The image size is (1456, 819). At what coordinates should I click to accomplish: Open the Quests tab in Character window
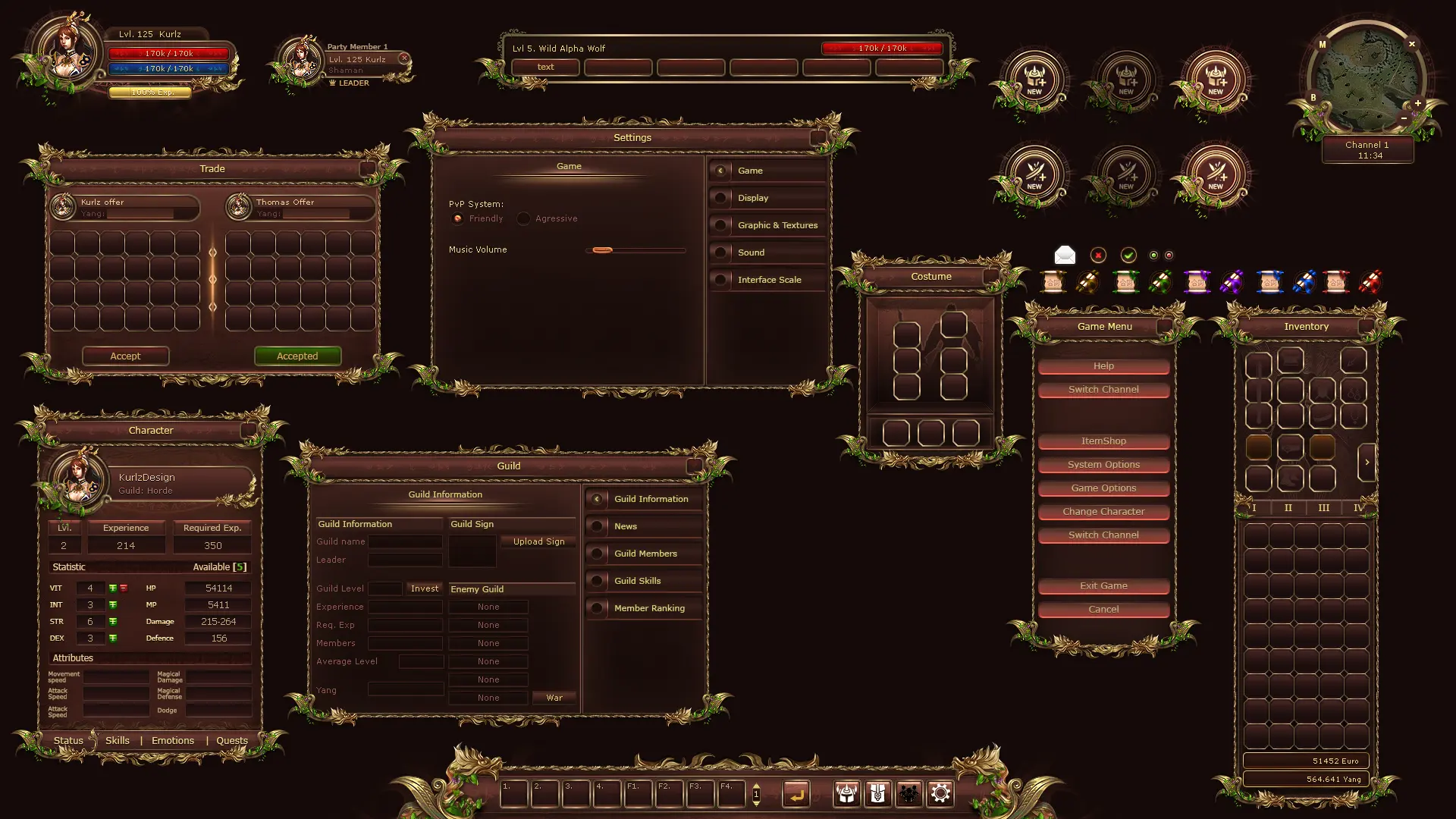(x=232, y=740)
